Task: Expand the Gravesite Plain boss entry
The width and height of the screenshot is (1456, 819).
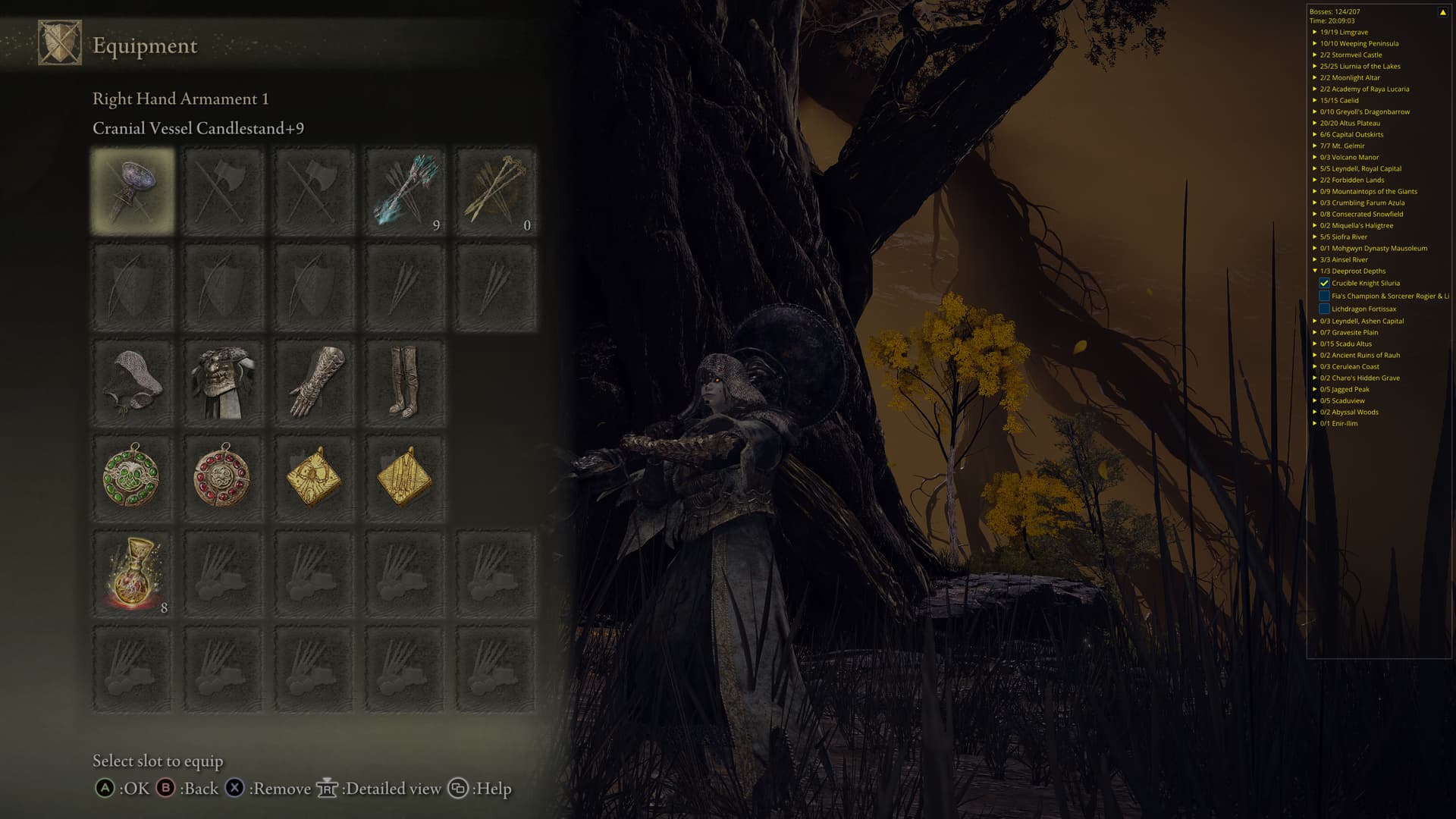Action: click(1315, 333)
